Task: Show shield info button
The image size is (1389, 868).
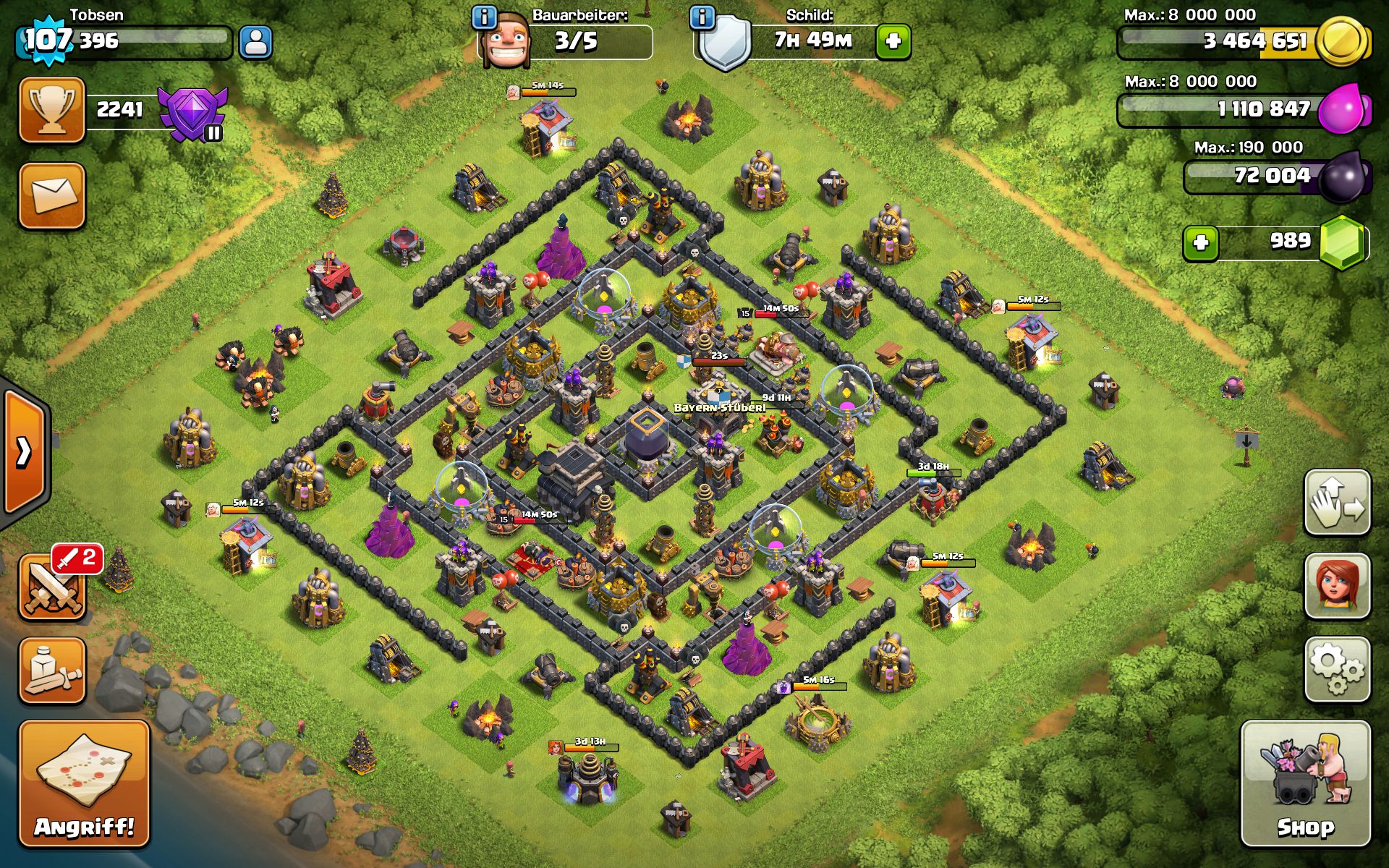Action: point(702,17)
